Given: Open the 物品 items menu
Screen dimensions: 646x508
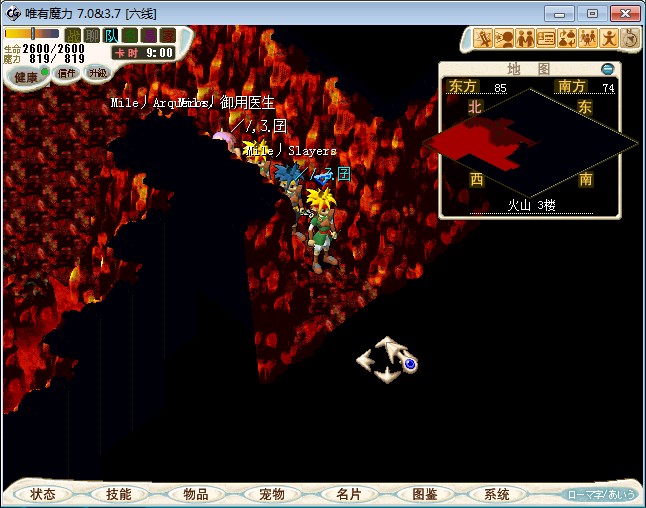Looking at the screenshot, I should tap(196, 494).
